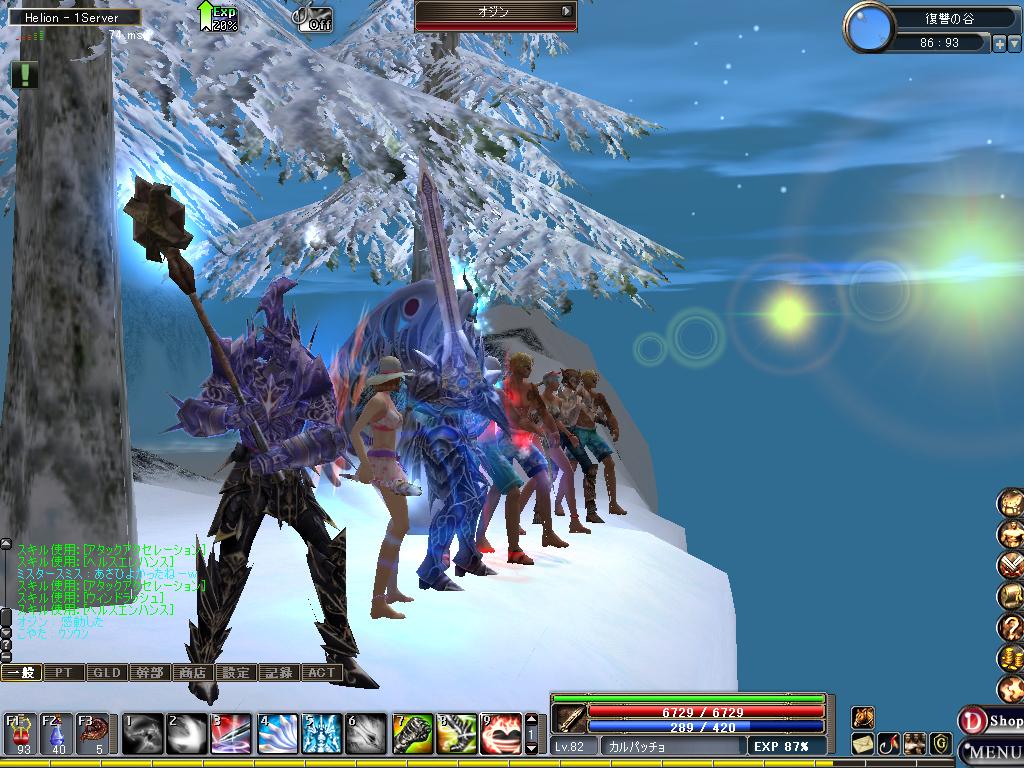
Task: Activate the red flaming mask skill in slot 9
Action: (502, 734)
